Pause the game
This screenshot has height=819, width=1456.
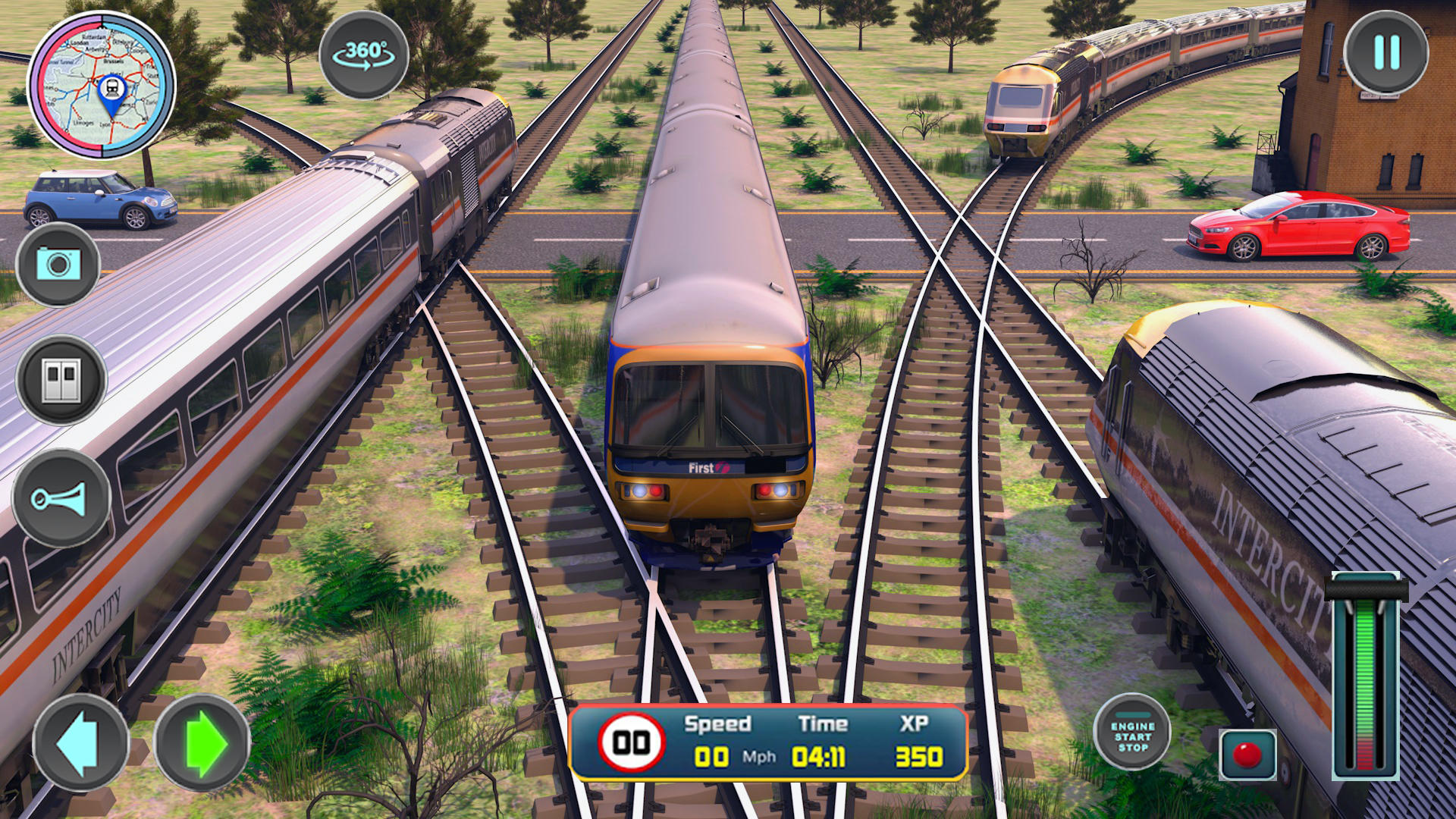pos(1386,50)
